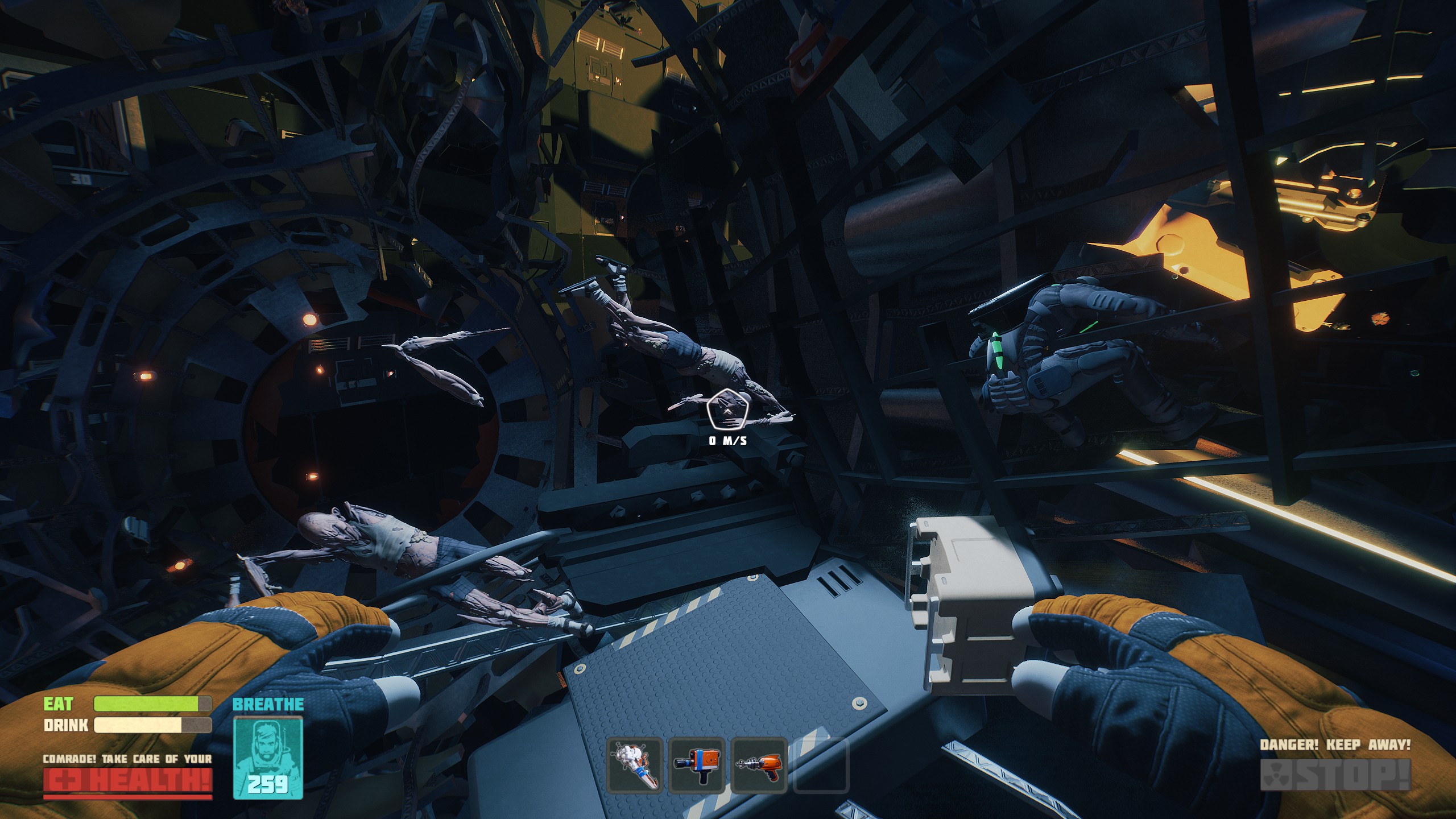Choose the orange ray gun hotbar slot

click(759, 764)
